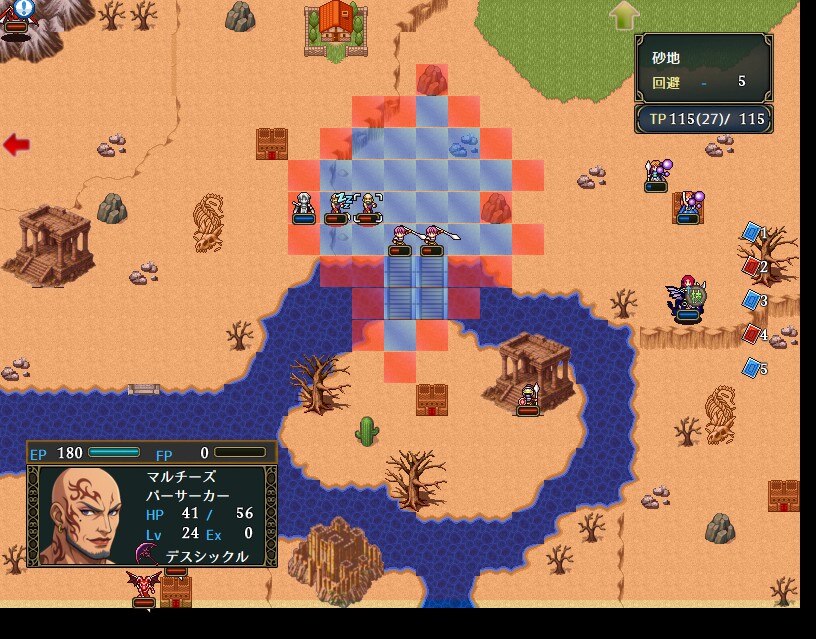816x639 pixels.
Task: Click the 砂地 terrain info panel
Action: pyautogui.click(x=703, y=66)
